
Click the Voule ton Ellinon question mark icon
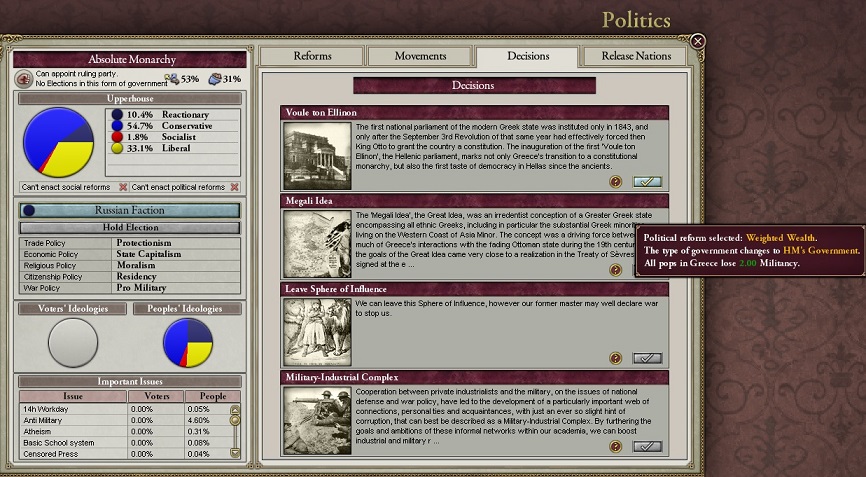click(x=616, y=182)
